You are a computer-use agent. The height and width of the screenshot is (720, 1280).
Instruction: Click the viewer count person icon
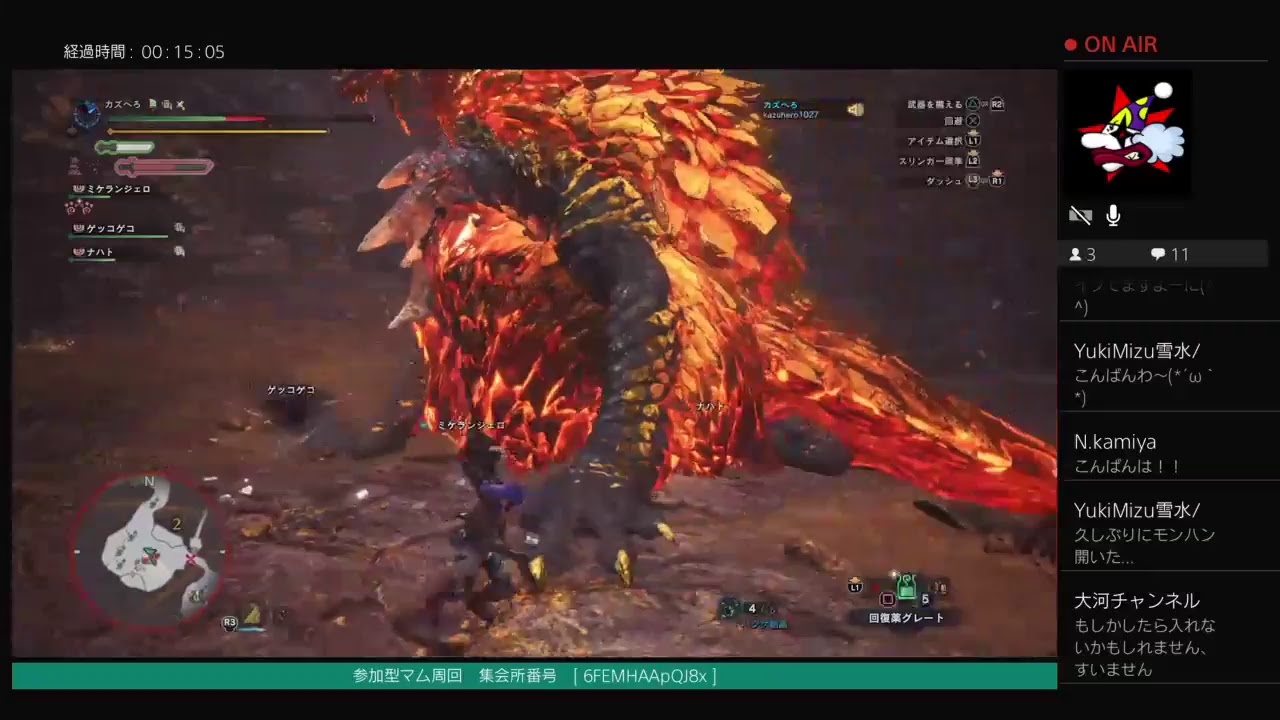(x=1074, y=254)
